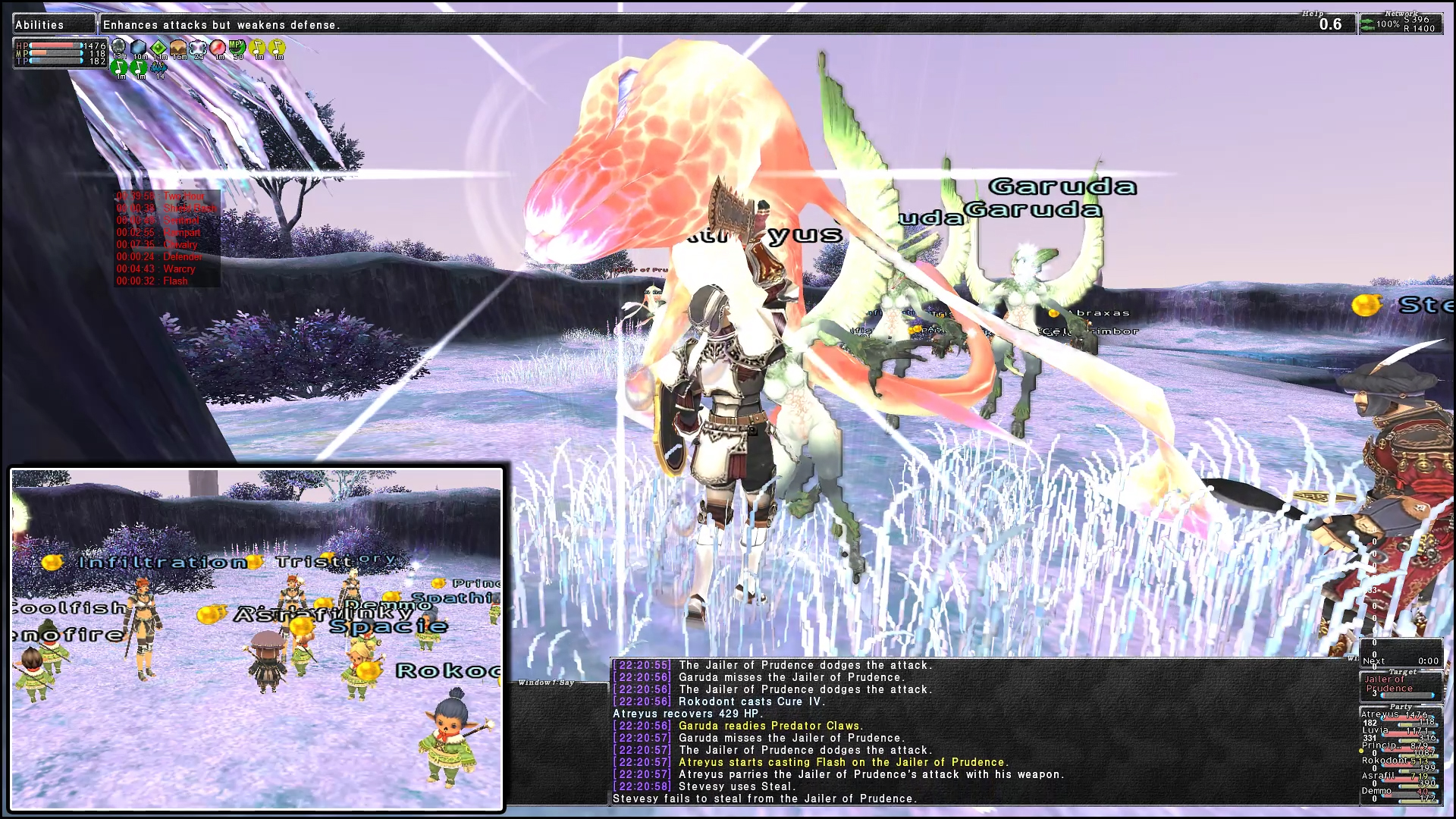
Task: Select the blue-green wings status icon
Action: tap(158, 67)
